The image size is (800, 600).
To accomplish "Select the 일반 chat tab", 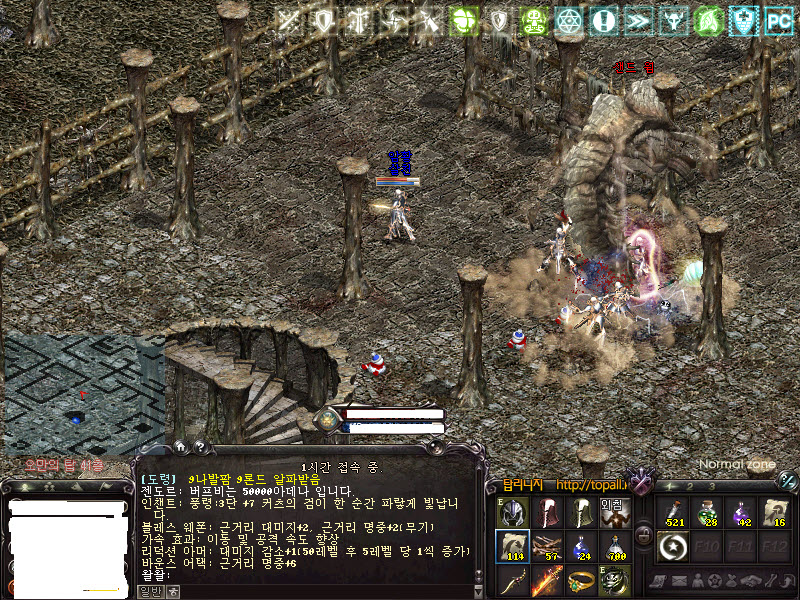I will (x=152, y=592).
